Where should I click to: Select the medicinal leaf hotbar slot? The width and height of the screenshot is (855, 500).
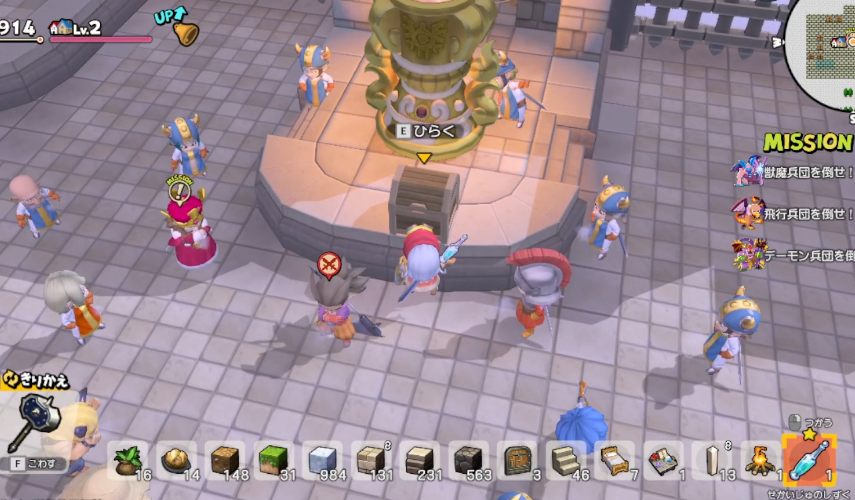(x=128, y=460)
